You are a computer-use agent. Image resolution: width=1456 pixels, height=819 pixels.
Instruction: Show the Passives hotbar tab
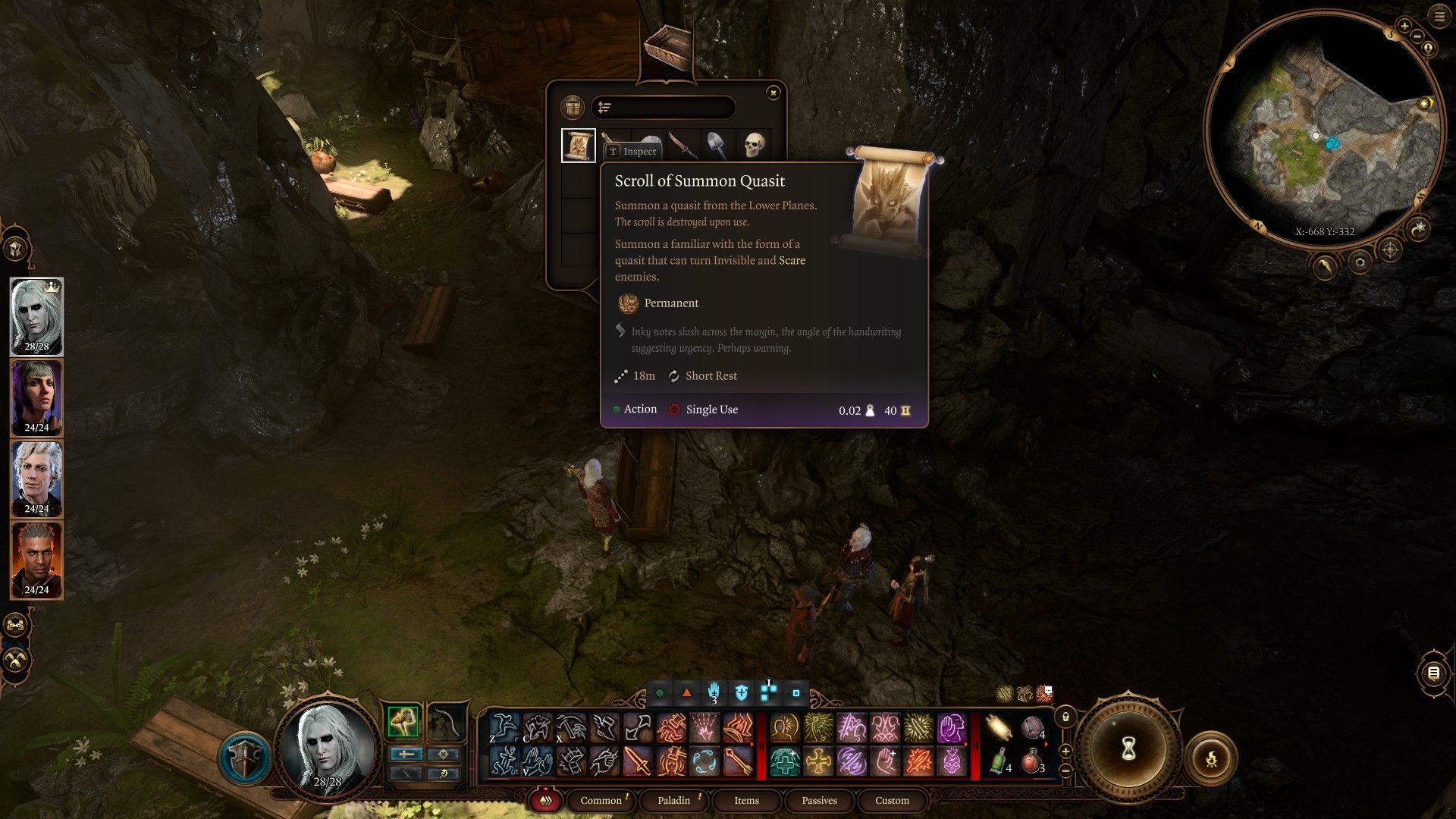click(x=819, y=800)
